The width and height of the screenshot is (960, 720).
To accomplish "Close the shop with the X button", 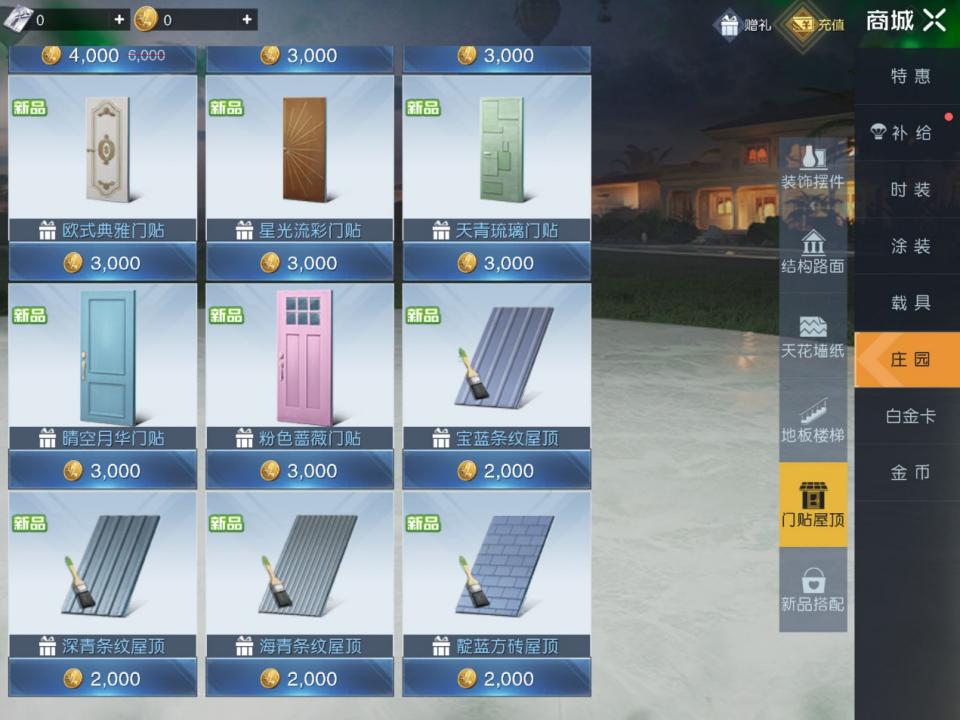I will (934, 20).
